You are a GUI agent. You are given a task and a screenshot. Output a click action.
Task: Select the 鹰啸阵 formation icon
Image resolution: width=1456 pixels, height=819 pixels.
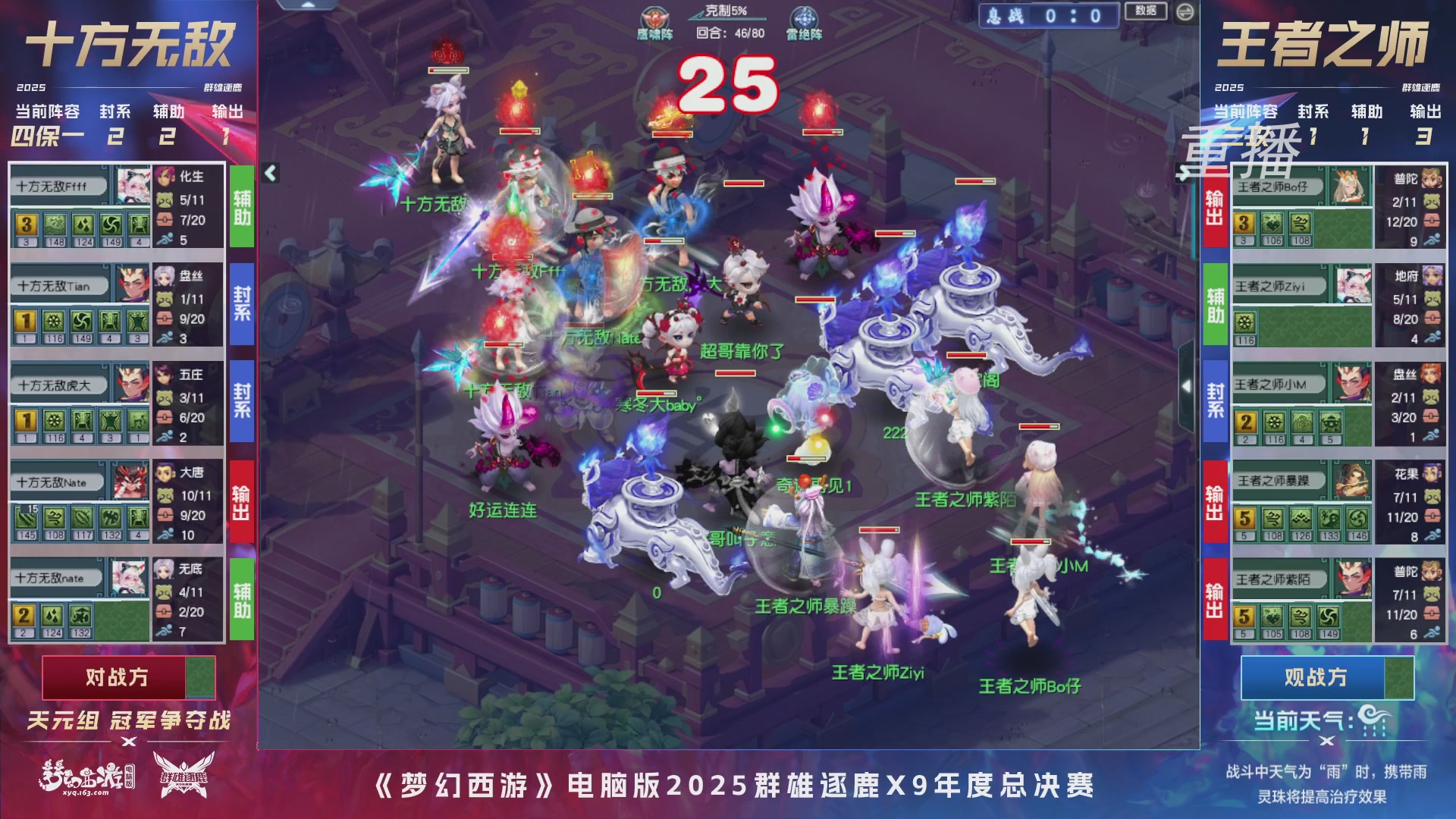pos(655,17)
